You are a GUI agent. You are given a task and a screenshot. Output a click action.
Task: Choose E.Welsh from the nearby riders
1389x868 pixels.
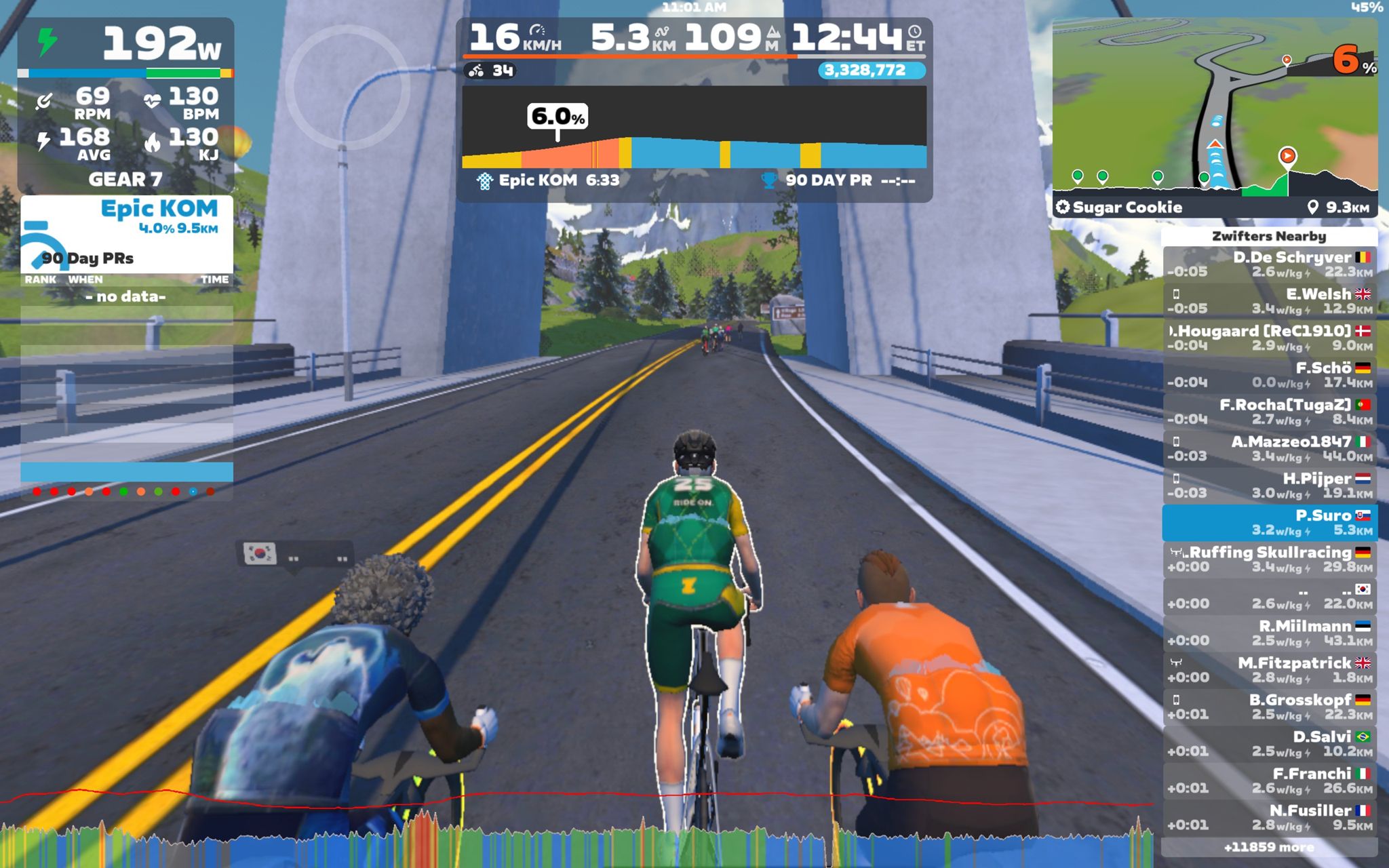click(1269, 300)
